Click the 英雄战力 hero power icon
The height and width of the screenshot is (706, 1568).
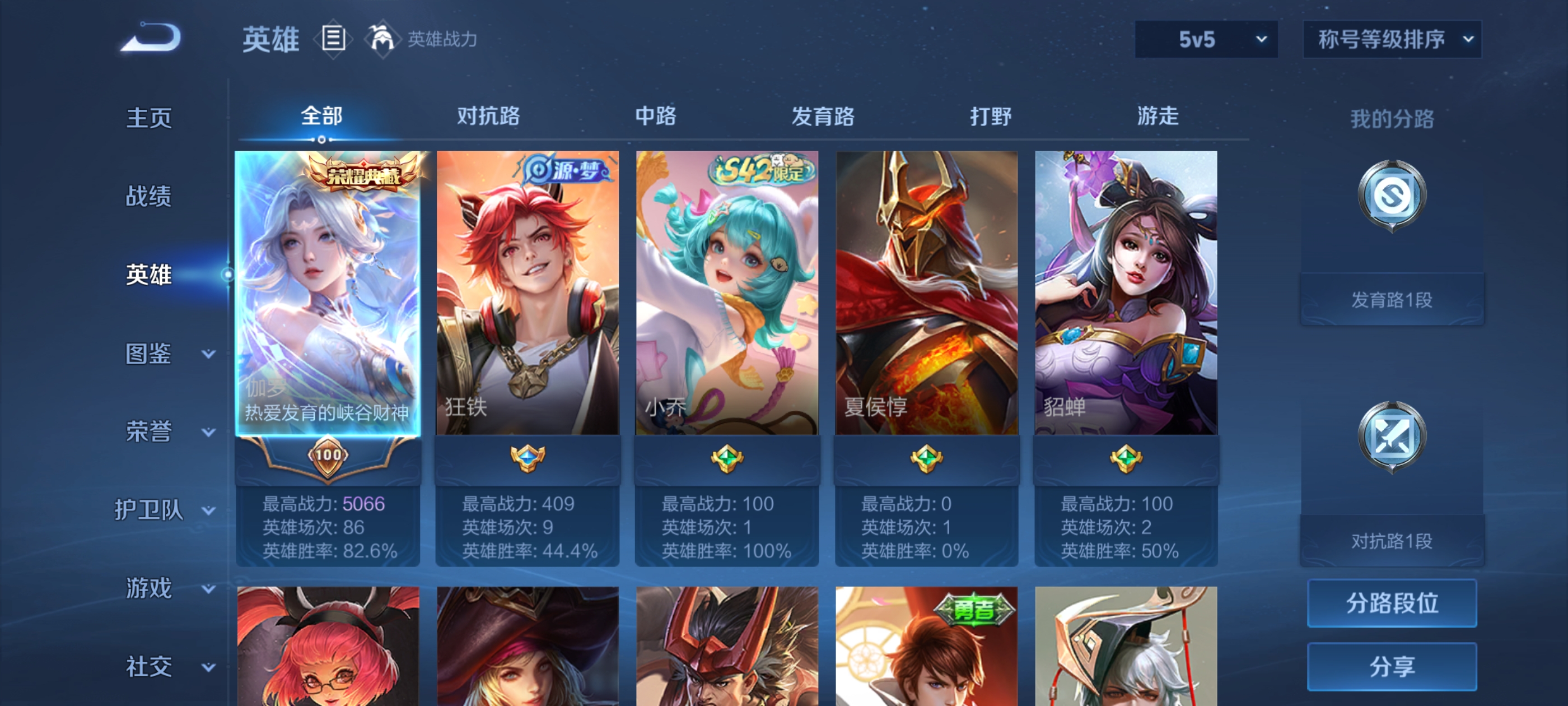(382, 39)
